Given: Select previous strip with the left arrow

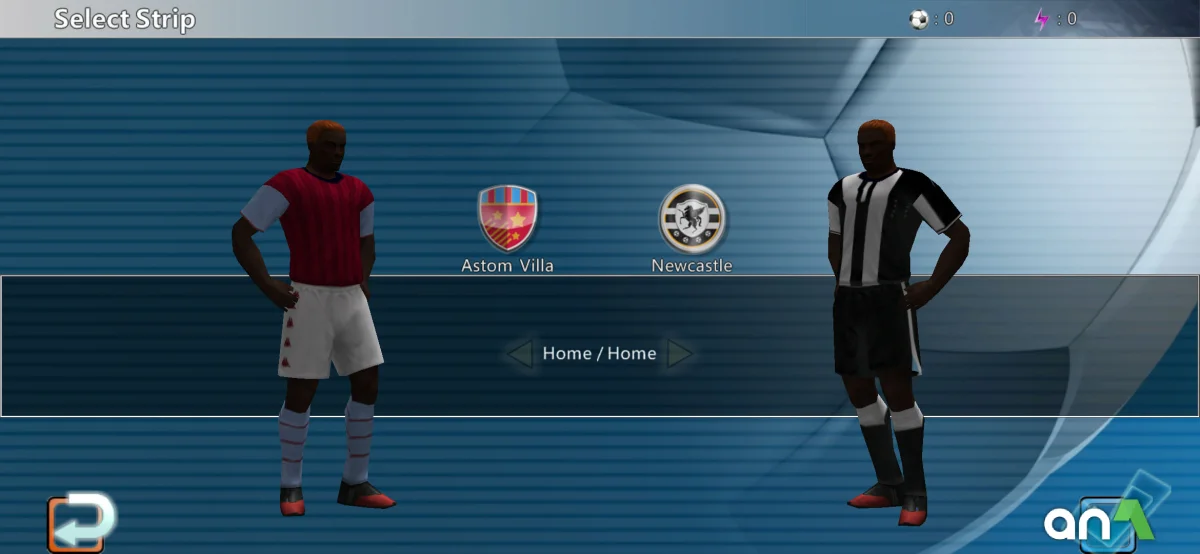Looking at the screenshot, I should pyautogui.click(x=519, y=354).
